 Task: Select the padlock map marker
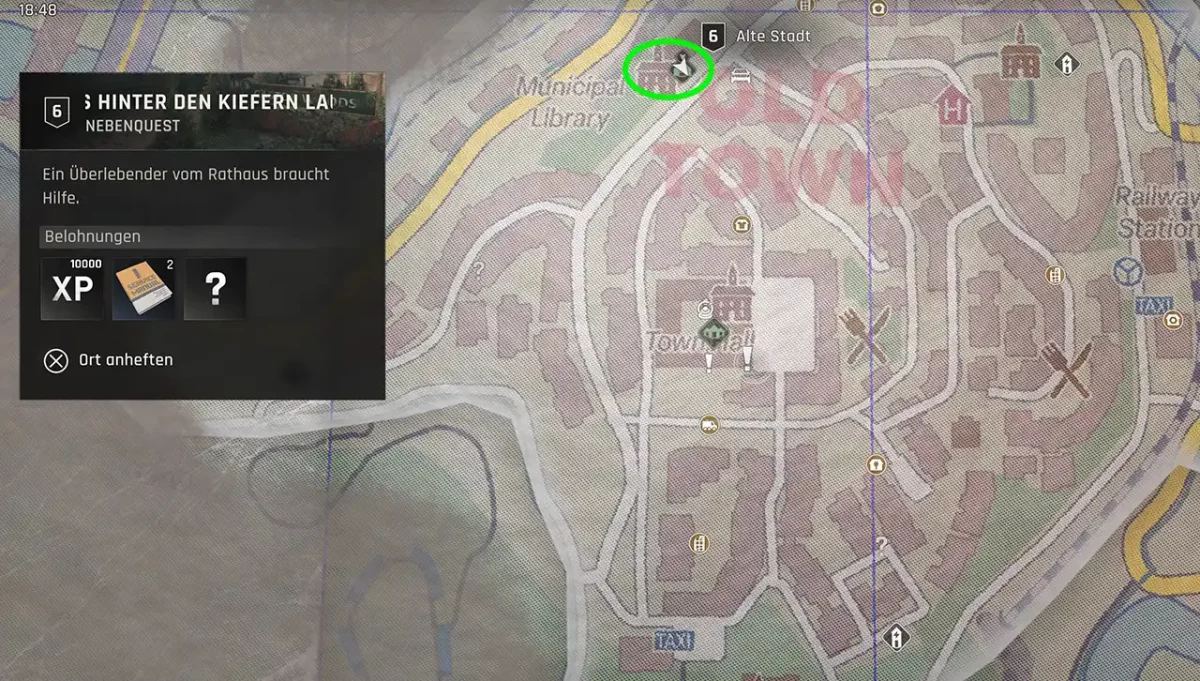(876, 464)
